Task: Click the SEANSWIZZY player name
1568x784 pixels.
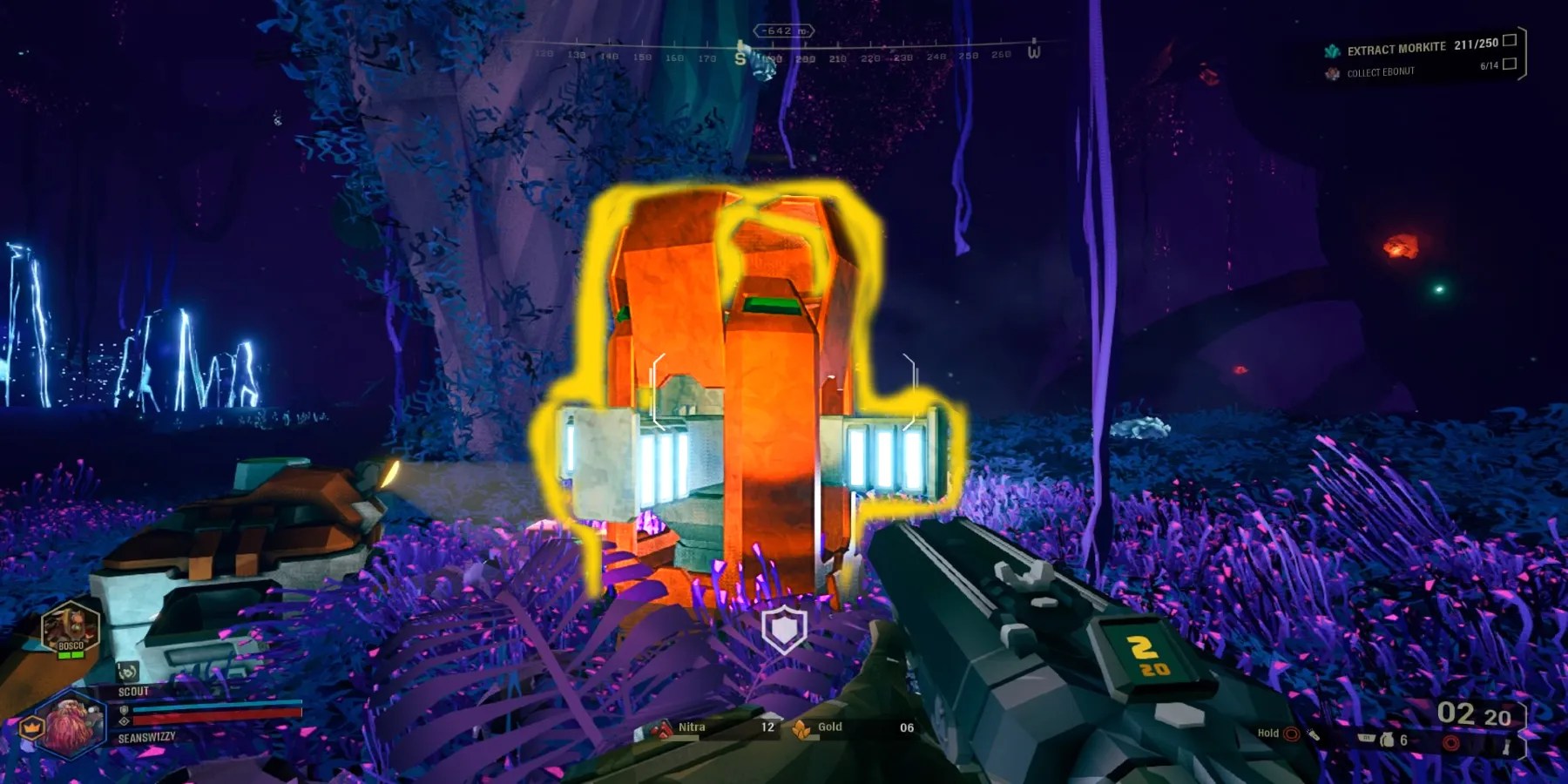Action: click(x=146, y=737)
